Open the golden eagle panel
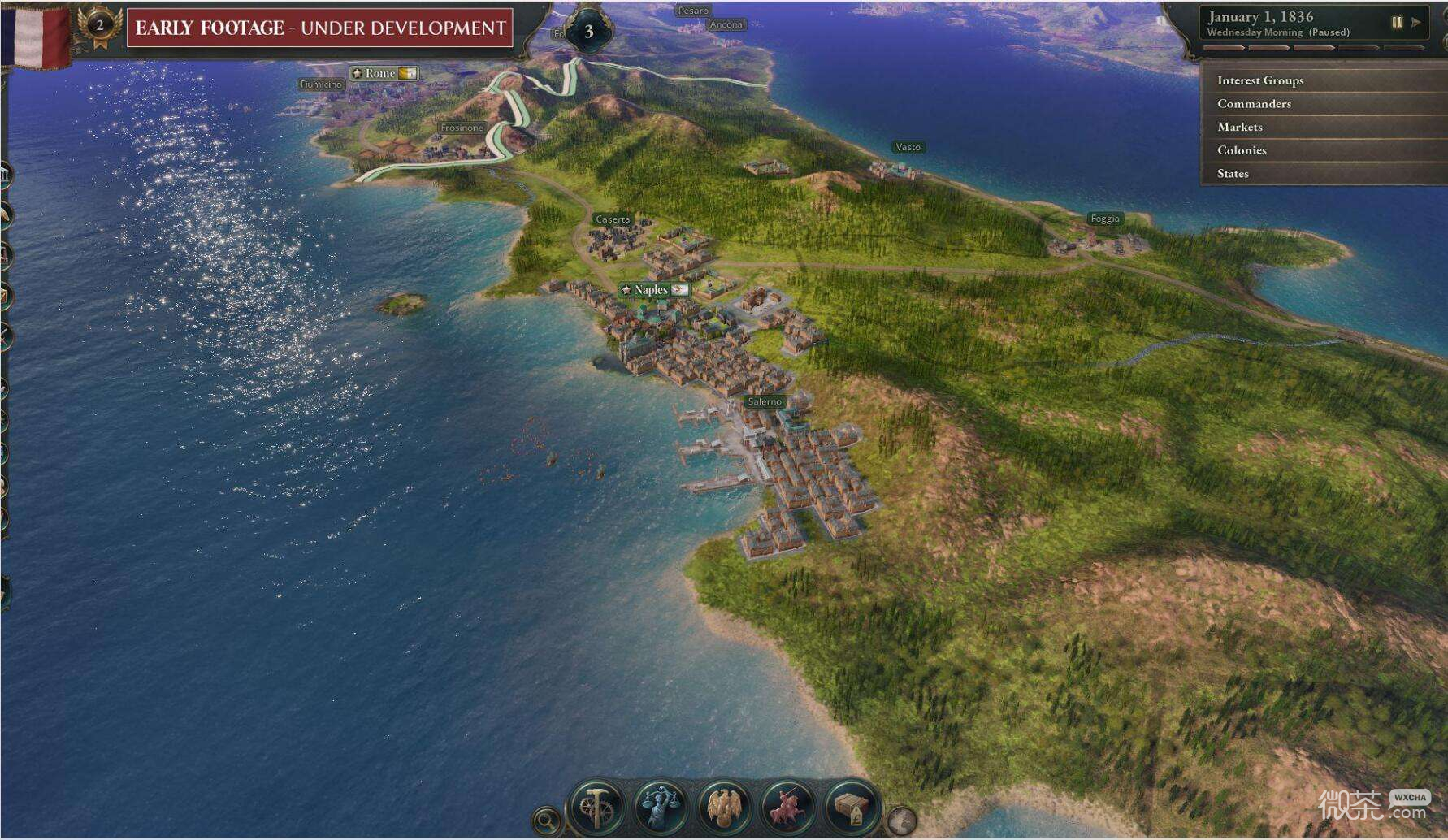1448x840 pixels. 723,806
